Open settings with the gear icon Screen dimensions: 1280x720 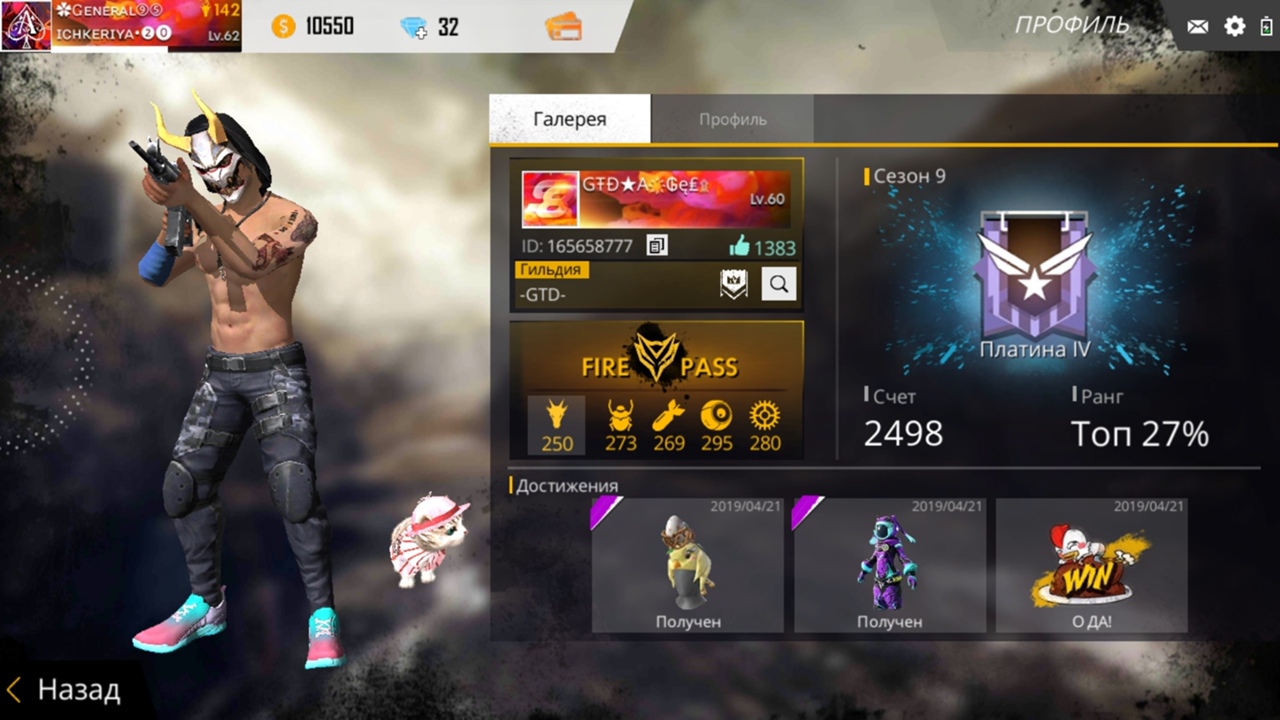coord(1235,27)
